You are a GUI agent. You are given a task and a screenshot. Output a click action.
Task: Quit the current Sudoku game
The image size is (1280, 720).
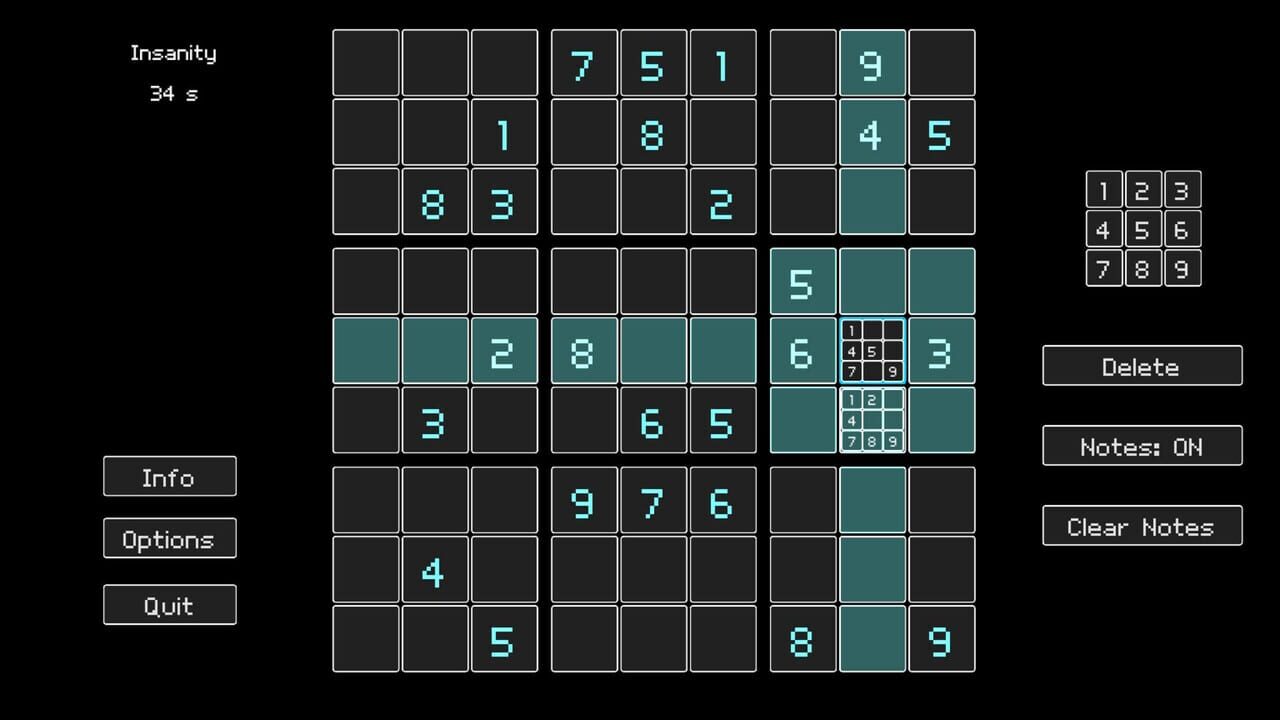click(x=169, y=604)
